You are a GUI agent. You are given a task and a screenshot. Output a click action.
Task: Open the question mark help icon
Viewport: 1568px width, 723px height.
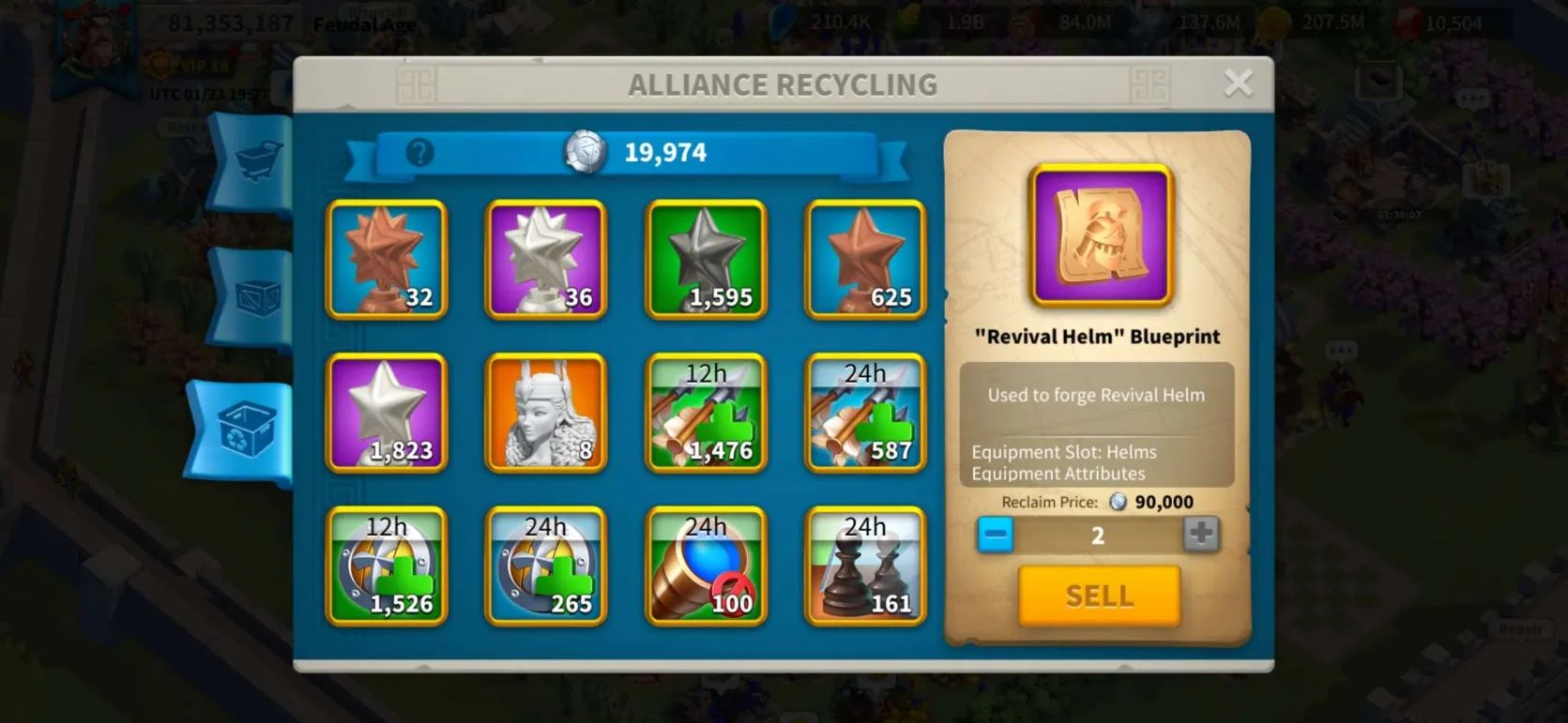click(419, 152)
